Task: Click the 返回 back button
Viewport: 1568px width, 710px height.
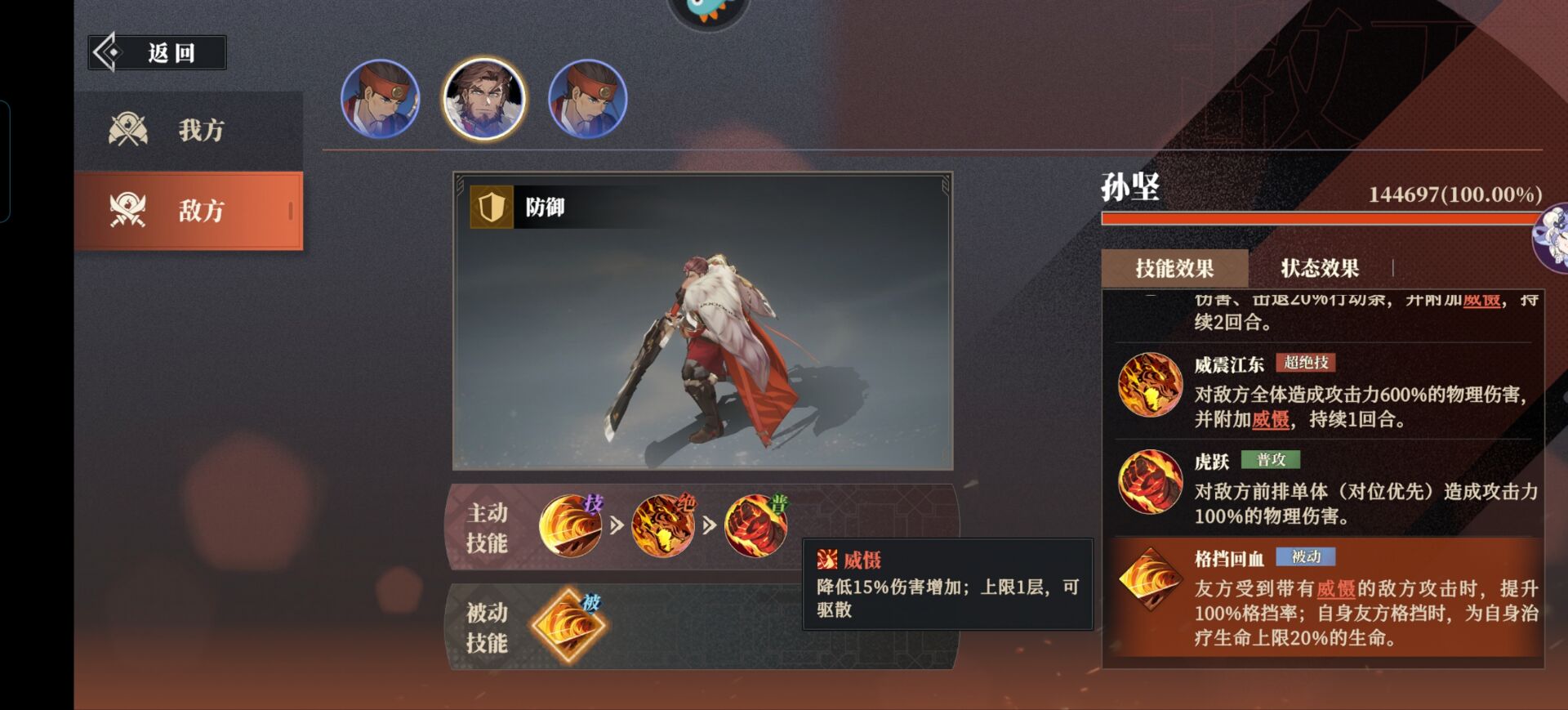Action: [x=158, y=53]
